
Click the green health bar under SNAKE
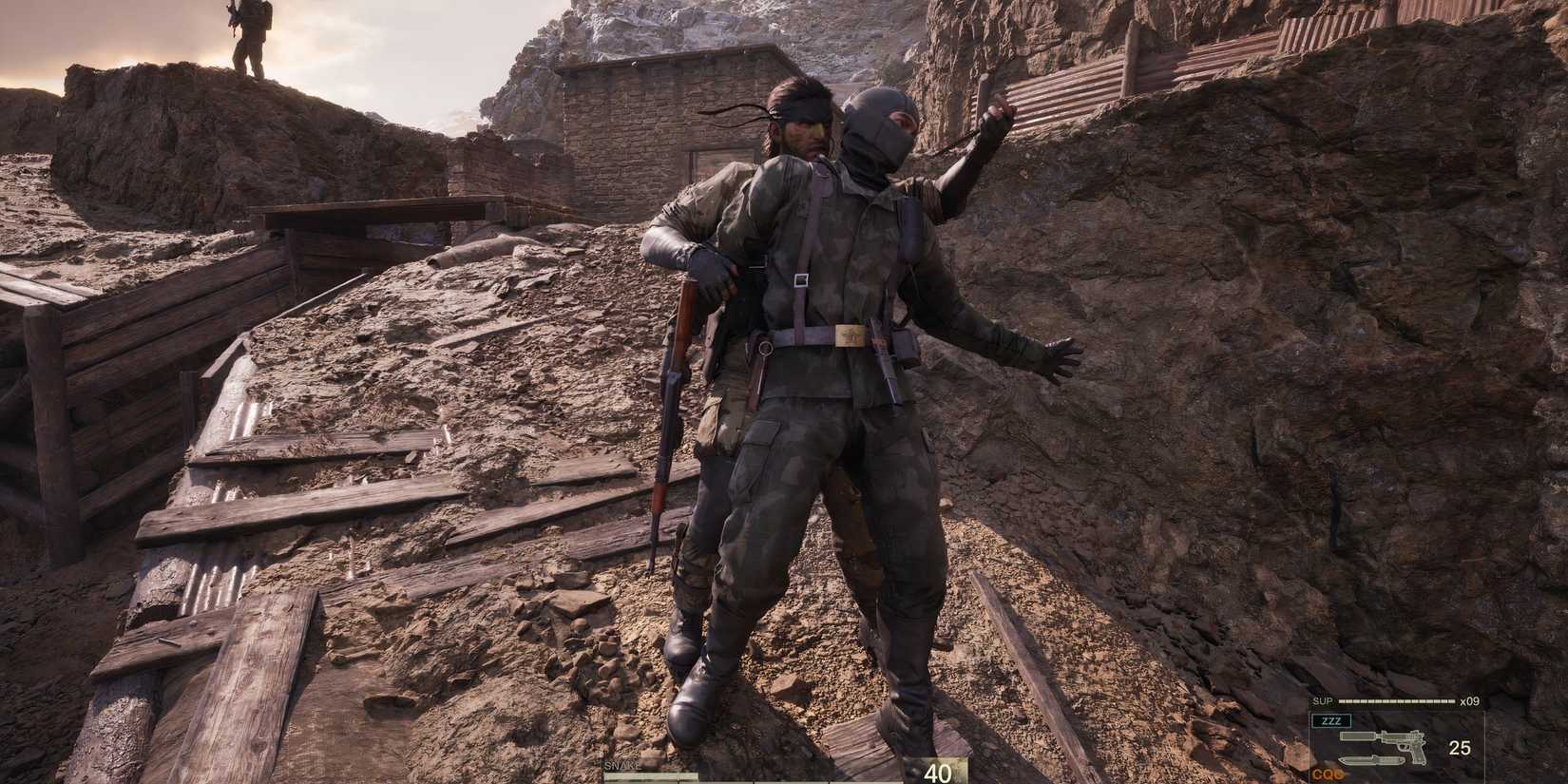tap(651, 777)
